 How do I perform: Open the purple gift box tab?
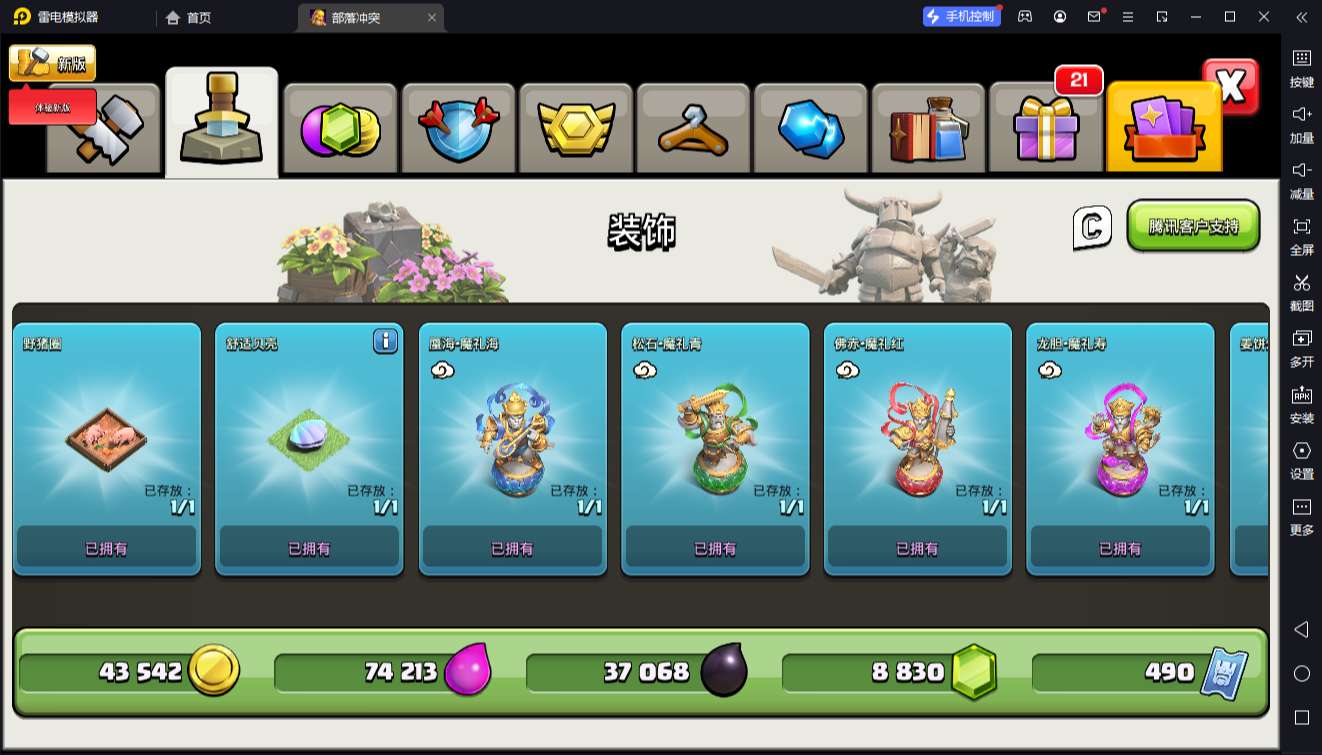tap(1046, 130)
